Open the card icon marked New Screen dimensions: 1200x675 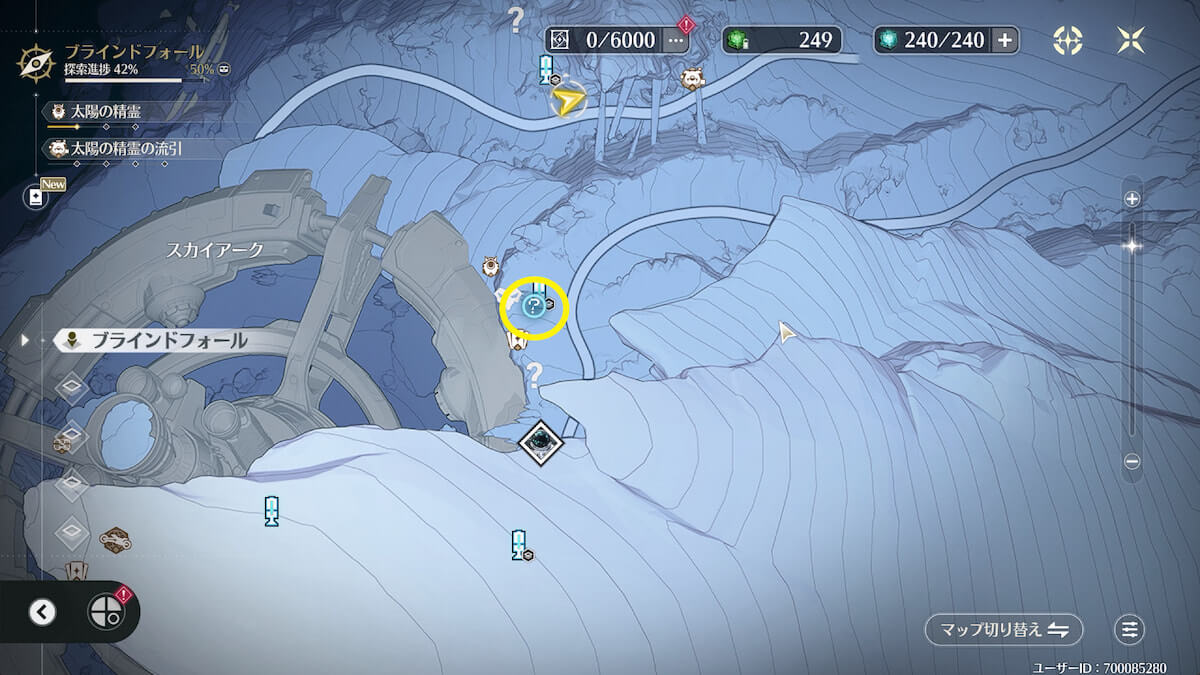click(x=37, y=197)
